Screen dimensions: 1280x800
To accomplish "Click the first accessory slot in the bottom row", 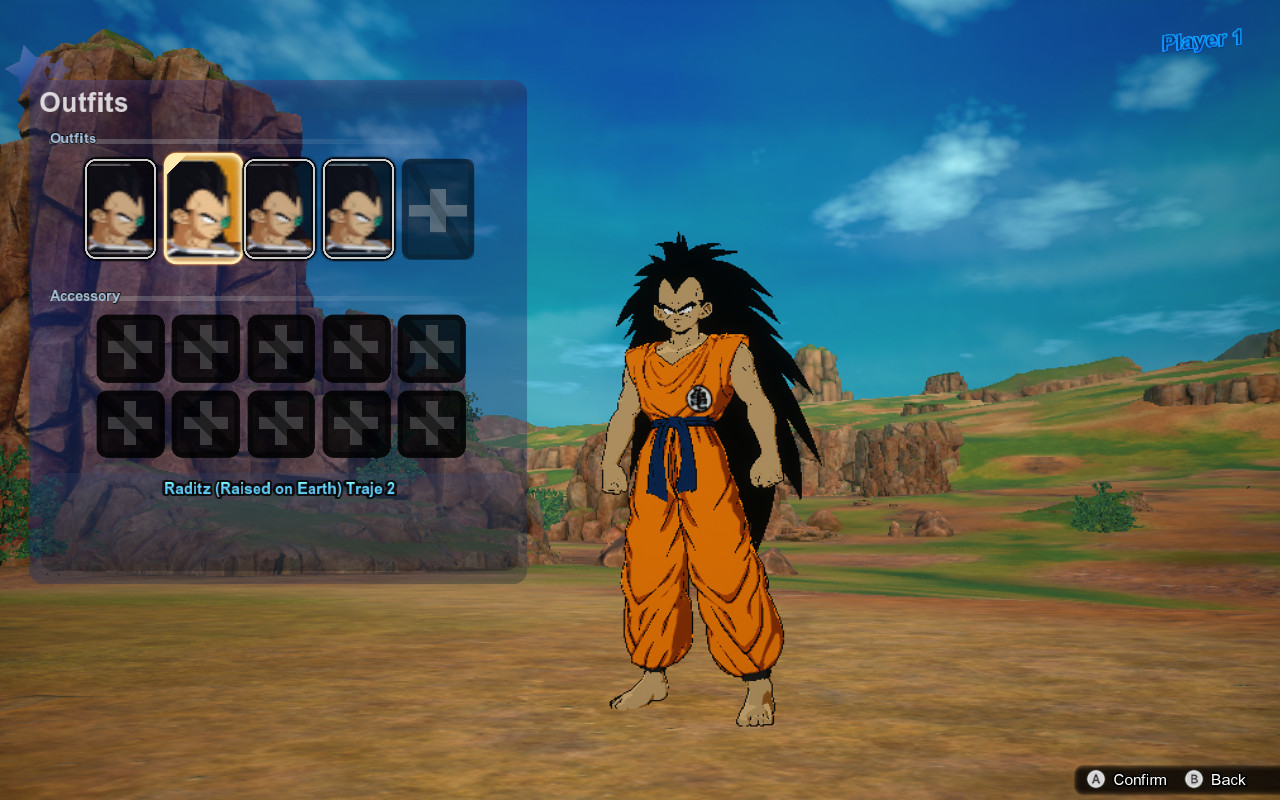I will [130, 422].
